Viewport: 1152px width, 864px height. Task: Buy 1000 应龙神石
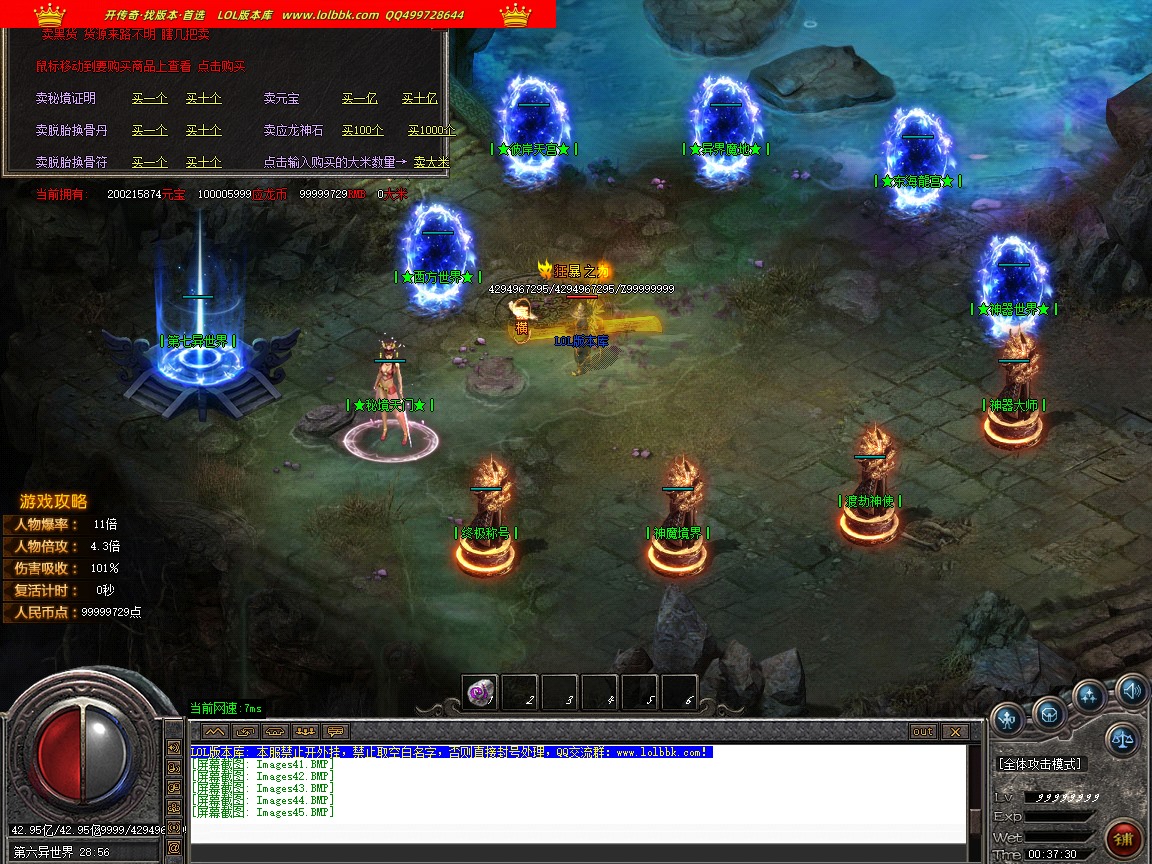click(x=430, y=130)
